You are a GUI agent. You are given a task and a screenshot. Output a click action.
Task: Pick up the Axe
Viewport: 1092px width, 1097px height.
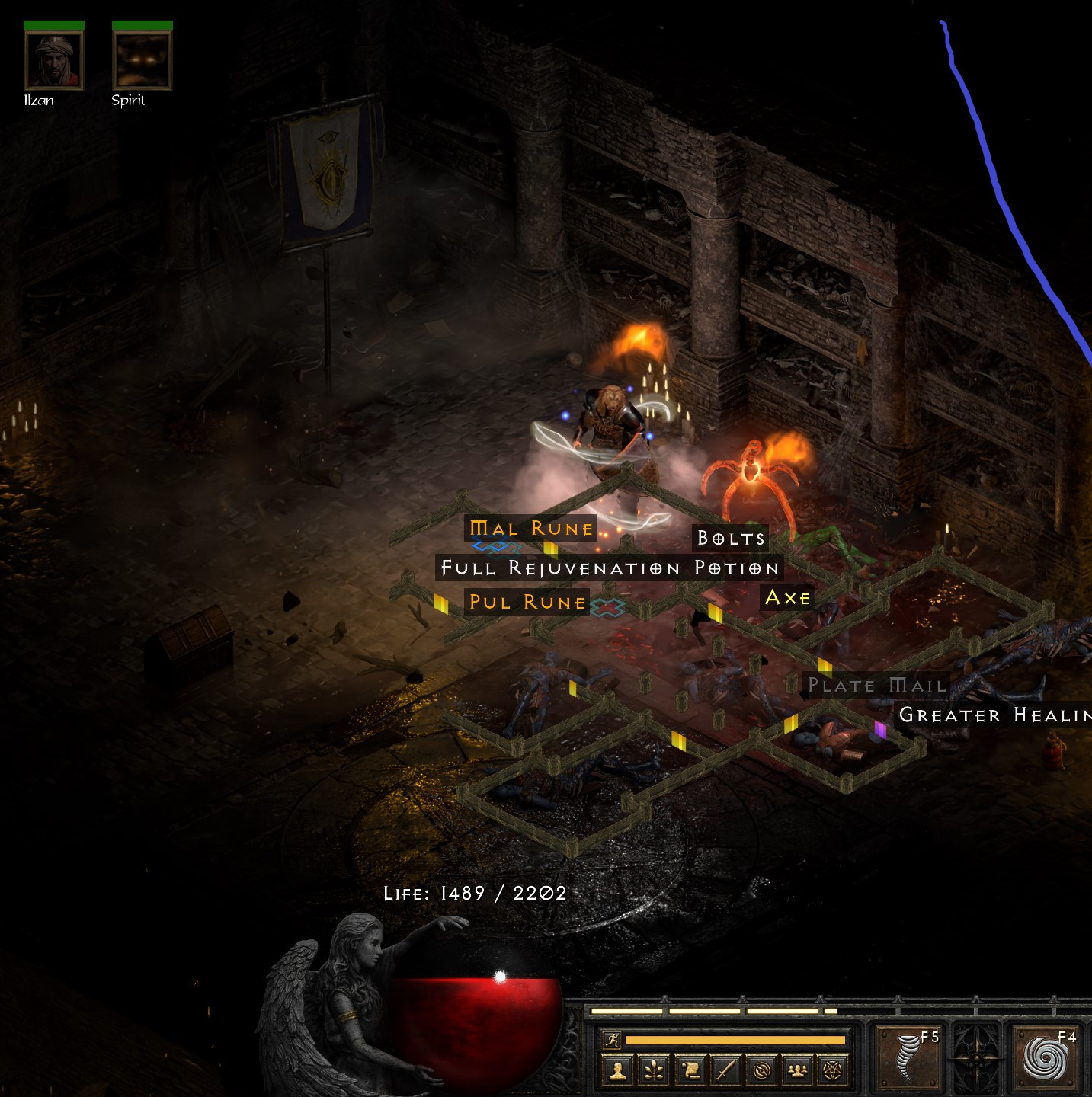[788, 598]
